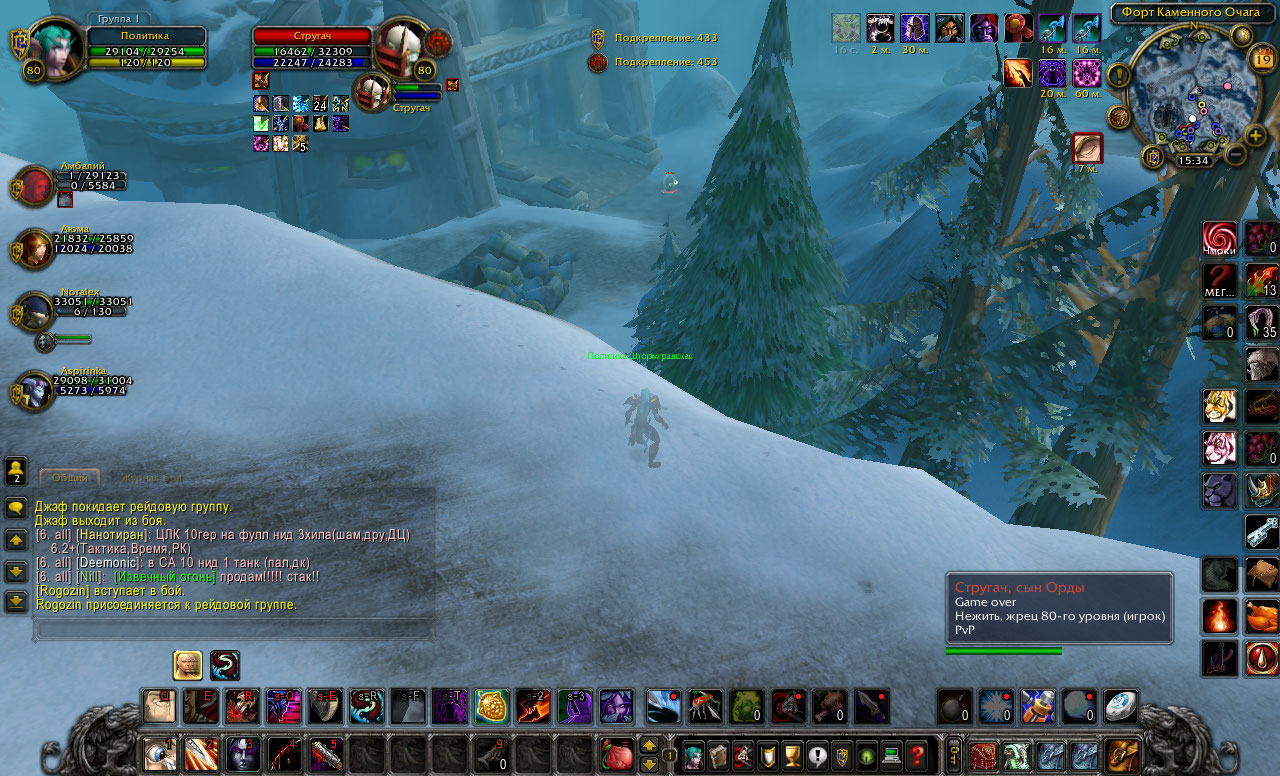Viewport: 1280px width, 776px height.
Task: Open the main backpack bag slot
Action: point(1121,755)
